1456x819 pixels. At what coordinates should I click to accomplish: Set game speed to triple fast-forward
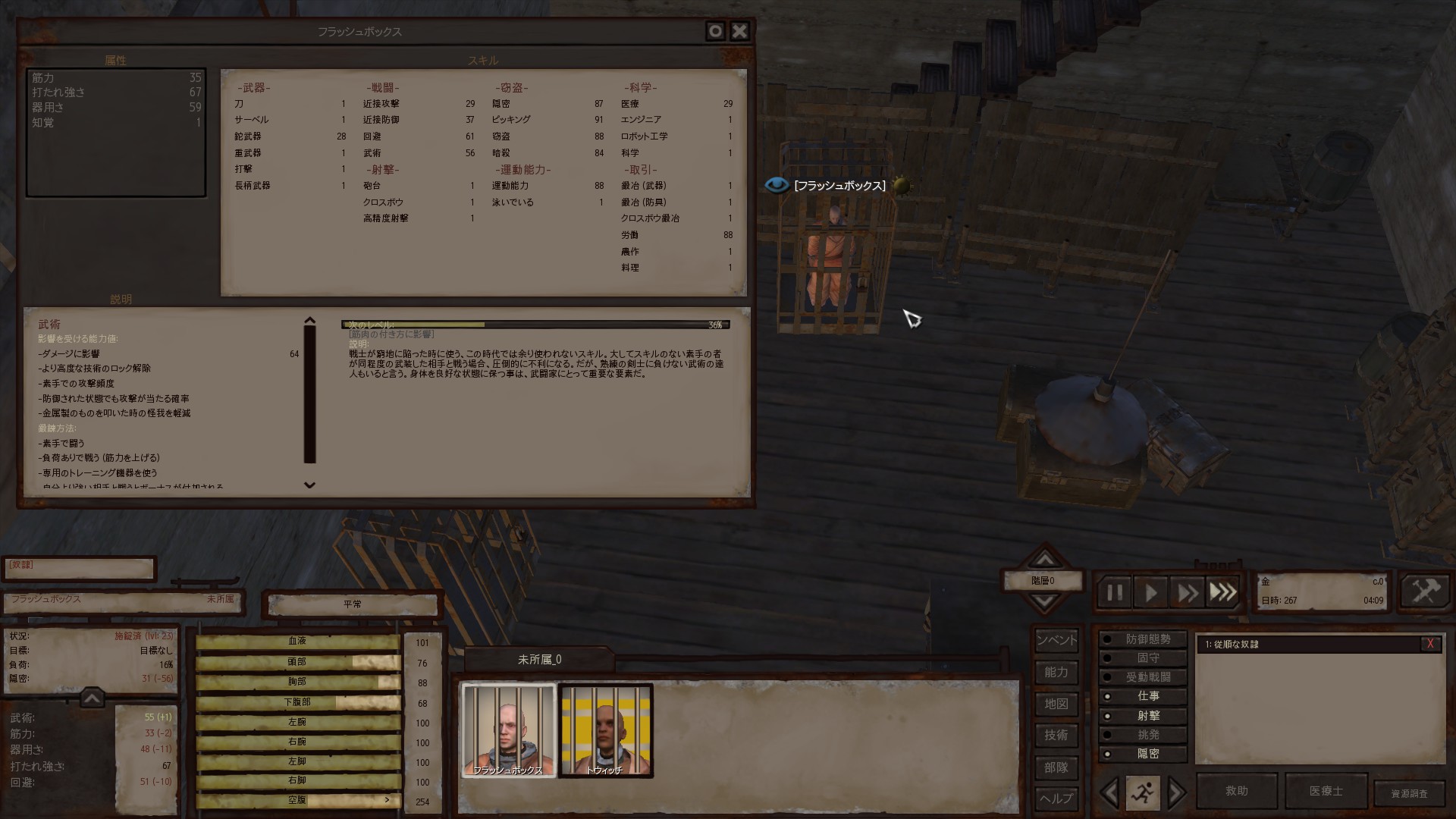coord(1222,592)
